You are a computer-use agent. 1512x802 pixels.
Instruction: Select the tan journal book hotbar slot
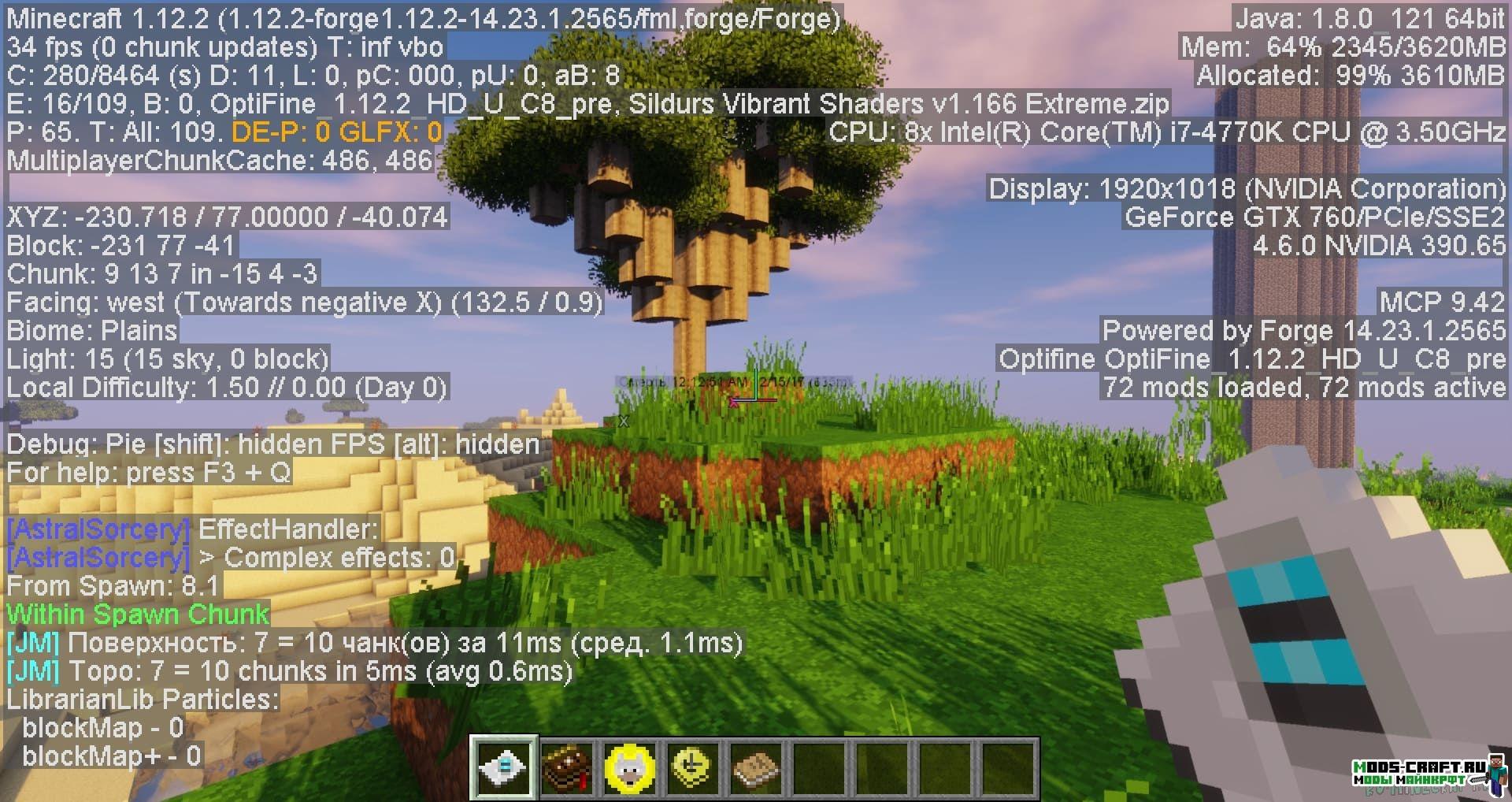coord(755,768)
